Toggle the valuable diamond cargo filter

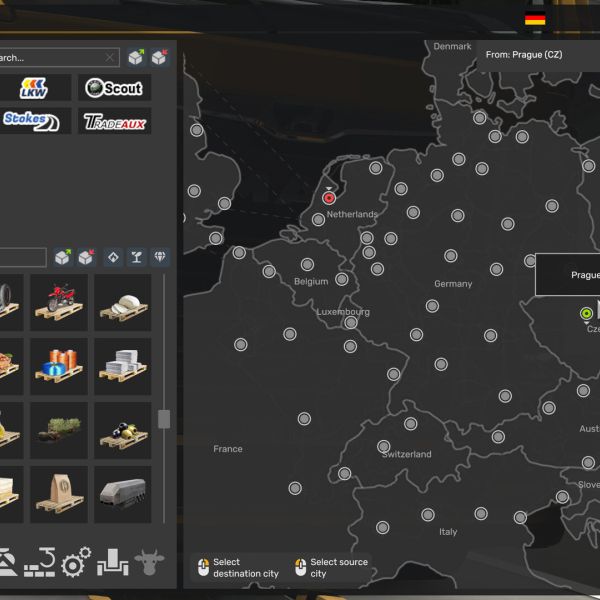tap(160, 257)
